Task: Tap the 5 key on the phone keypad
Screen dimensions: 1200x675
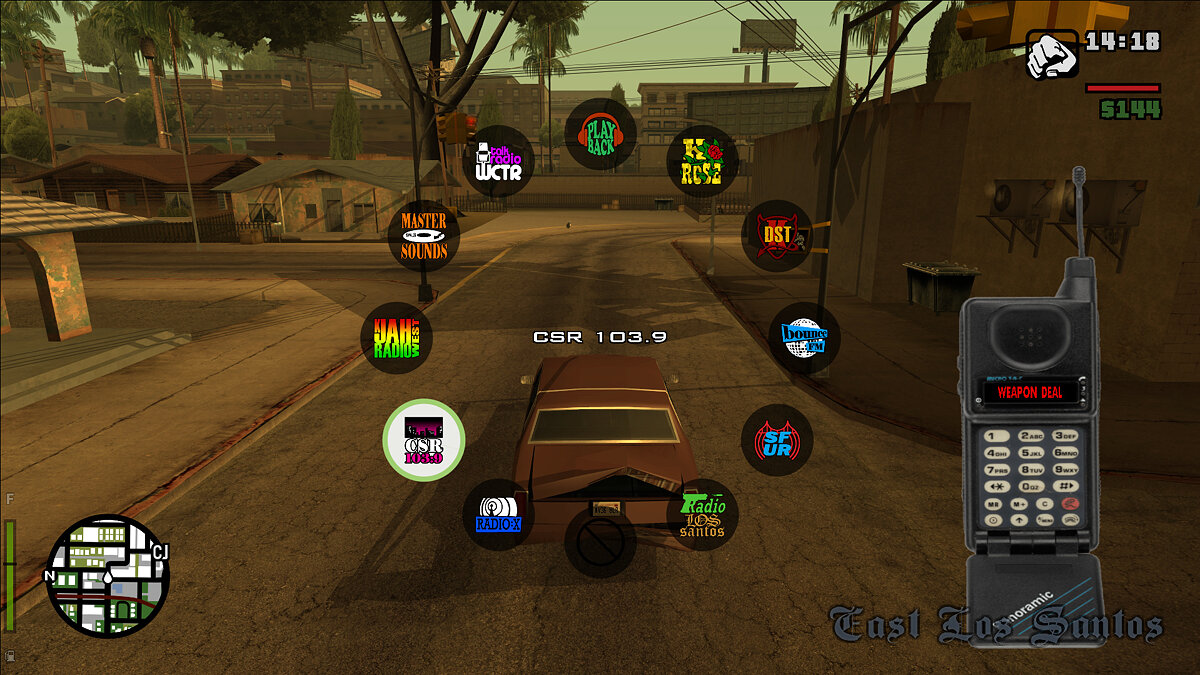Action: (1033, 452)
